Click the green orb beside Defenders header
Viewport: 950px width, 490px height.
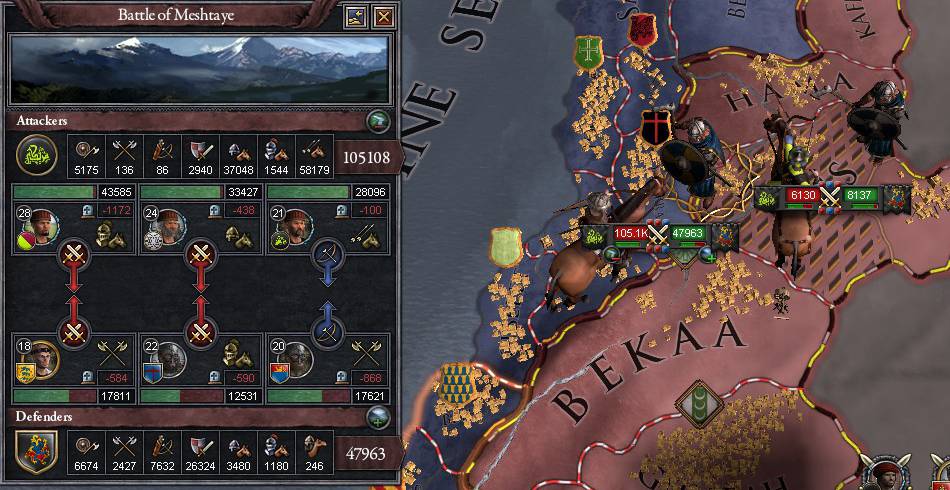[x=379, y=416]
